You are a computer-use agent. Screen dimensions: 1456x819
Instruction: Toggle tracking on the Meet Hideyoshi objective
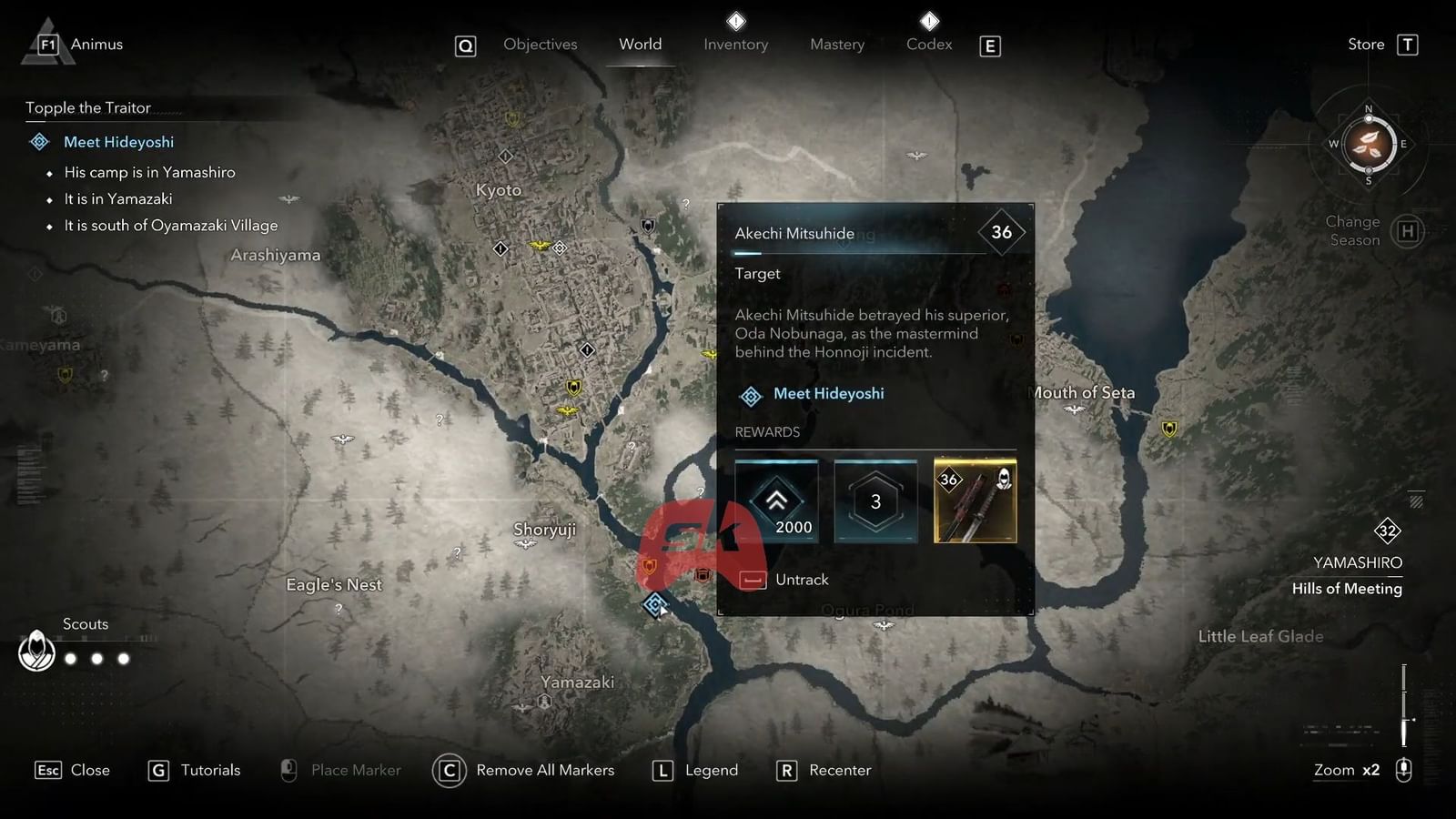pos(119,142)
